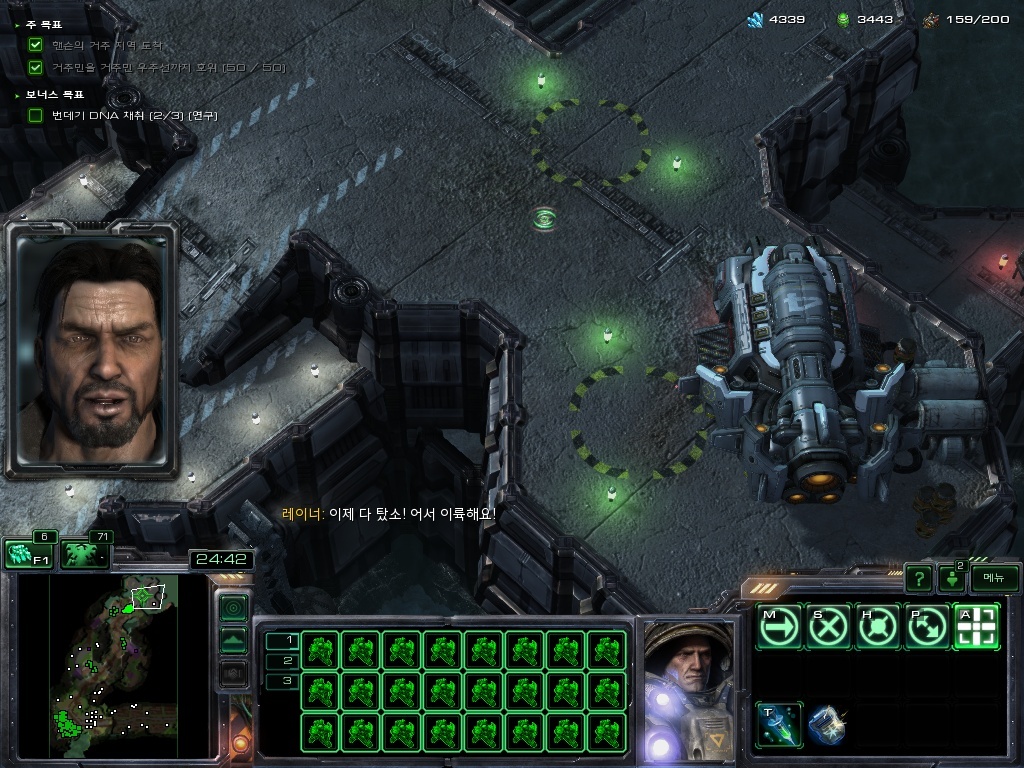Click the social button with badge 2
Viewport: 1024px width, 768px height.
click(951, 578)
